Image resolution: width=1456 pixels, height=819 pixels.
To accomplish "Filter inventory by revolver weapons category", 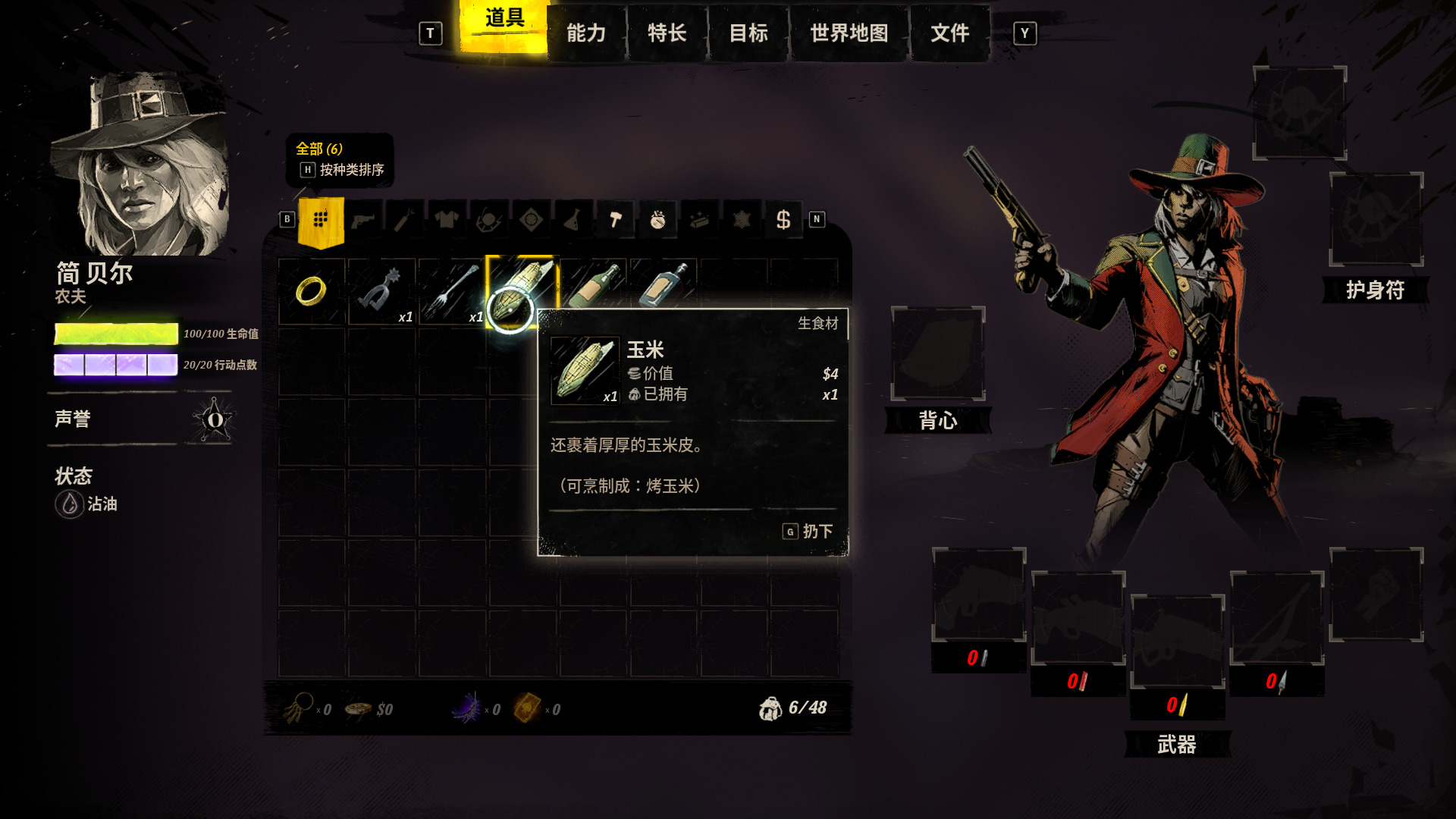I will click(x=363, y=220).
